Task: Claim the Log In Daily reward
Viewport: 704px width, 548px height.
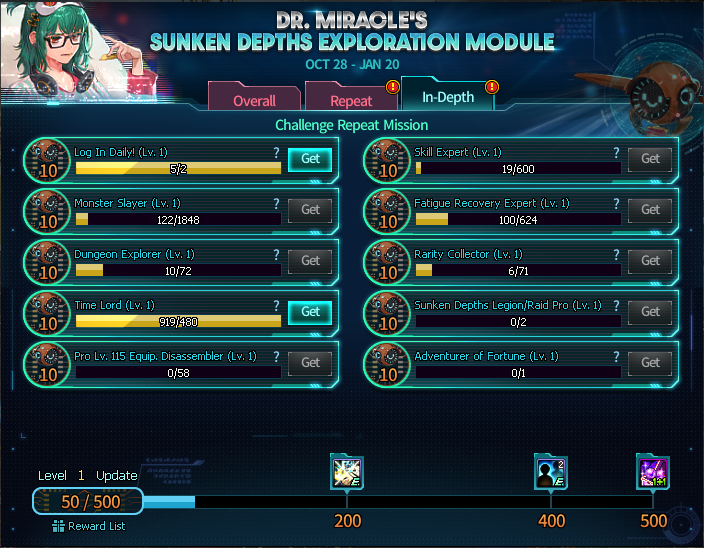Action: (310, 159)
